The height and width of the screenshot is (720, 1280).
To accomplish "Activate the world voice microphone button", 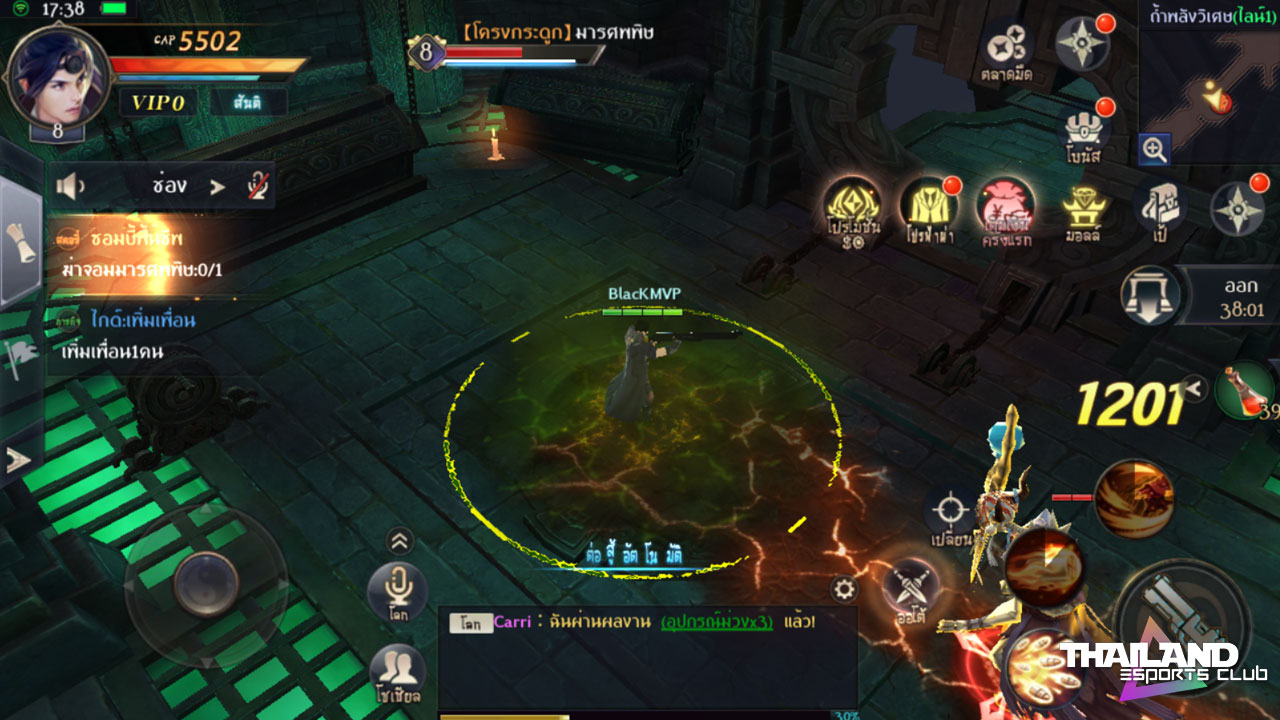I will 398,590.
